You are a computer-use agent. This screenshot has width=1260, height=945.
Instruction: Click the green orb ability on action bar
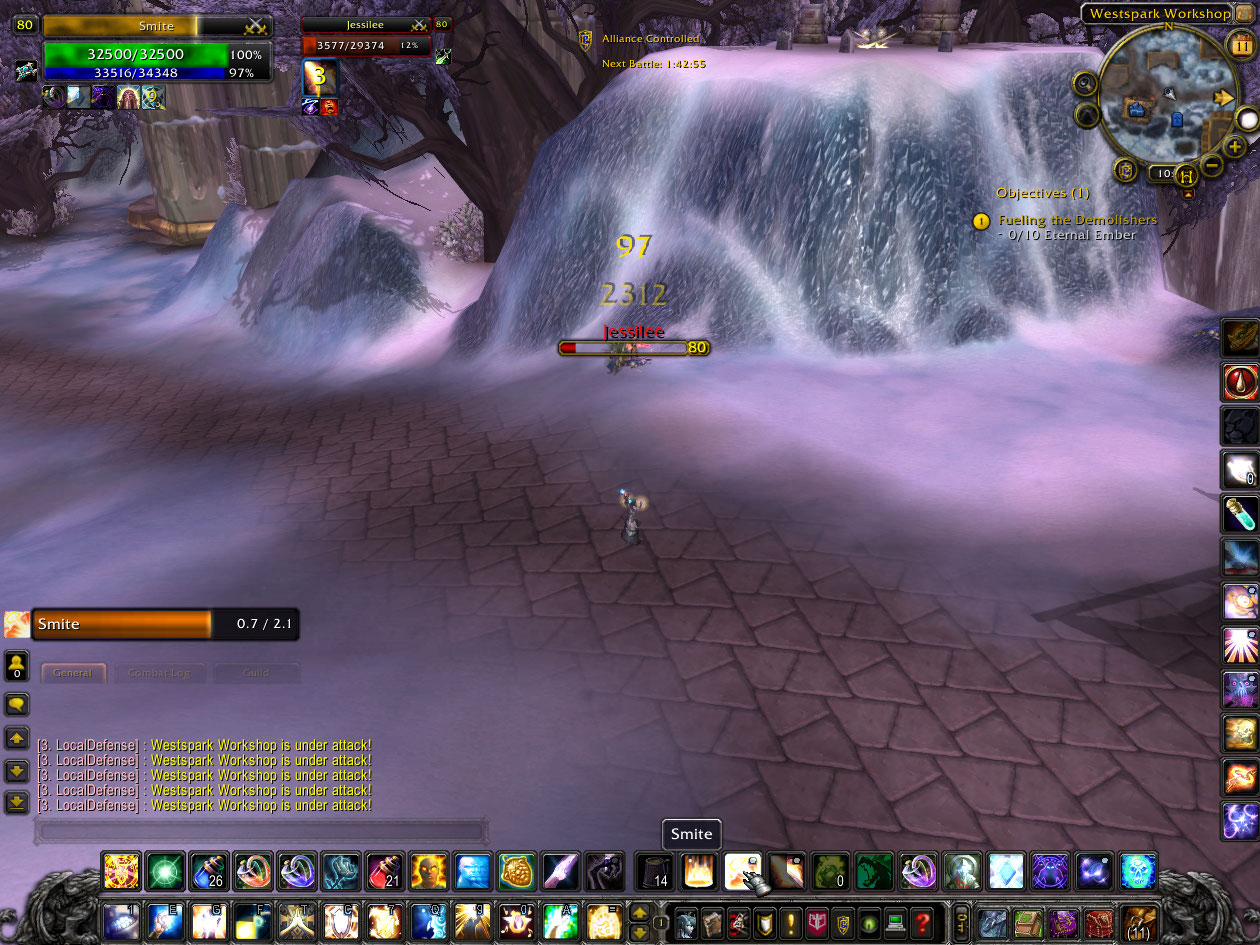coord(165,871)
